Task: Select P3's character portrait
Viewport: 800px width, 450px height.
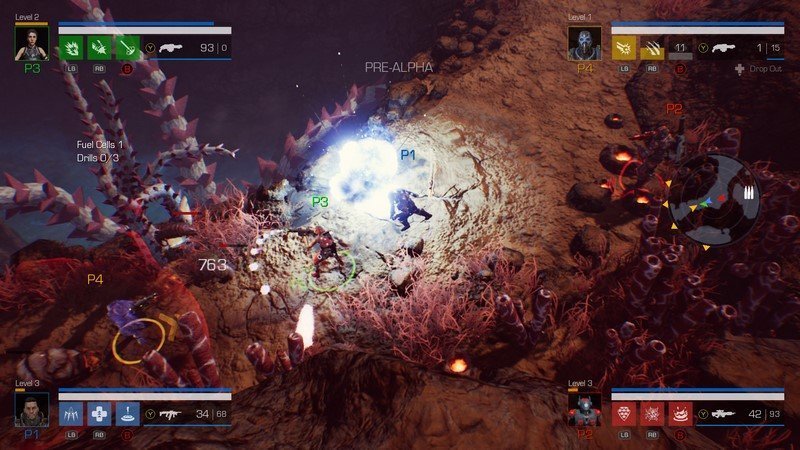Action: 31,42
